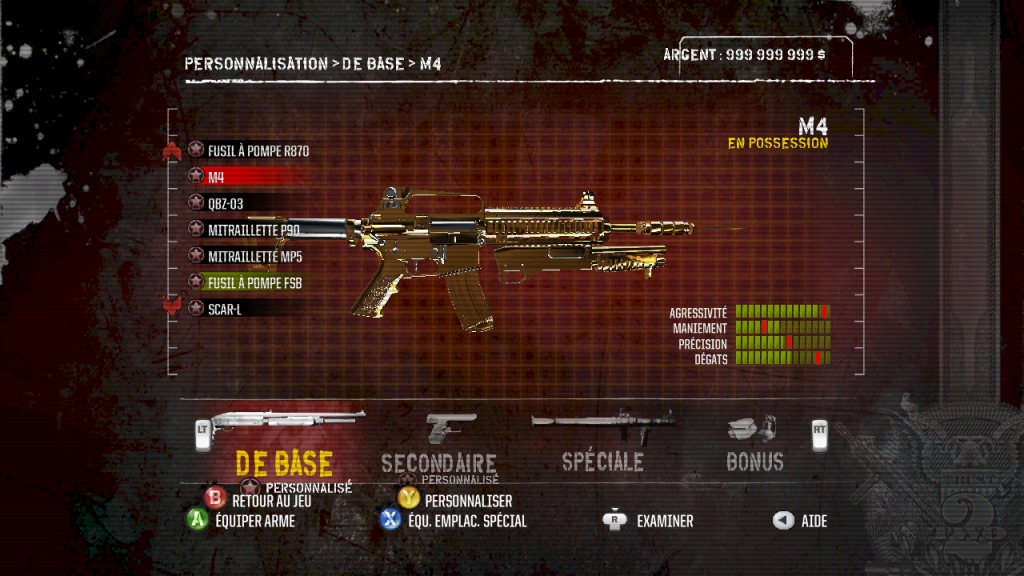Image resolution: width=1024 pixels, height=576 pixels.
Task: Choose the Fusil à Pompe FSB entry
Action: [x=254, y=283]
